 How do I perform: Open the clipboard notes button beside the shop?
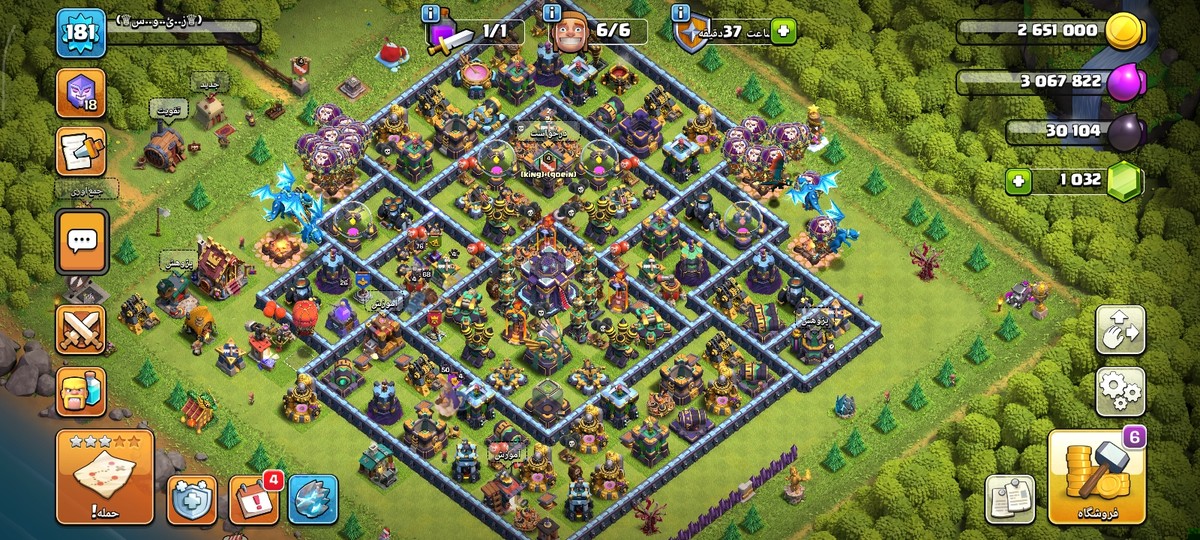pyautogui.click(x=1009, y=498)
